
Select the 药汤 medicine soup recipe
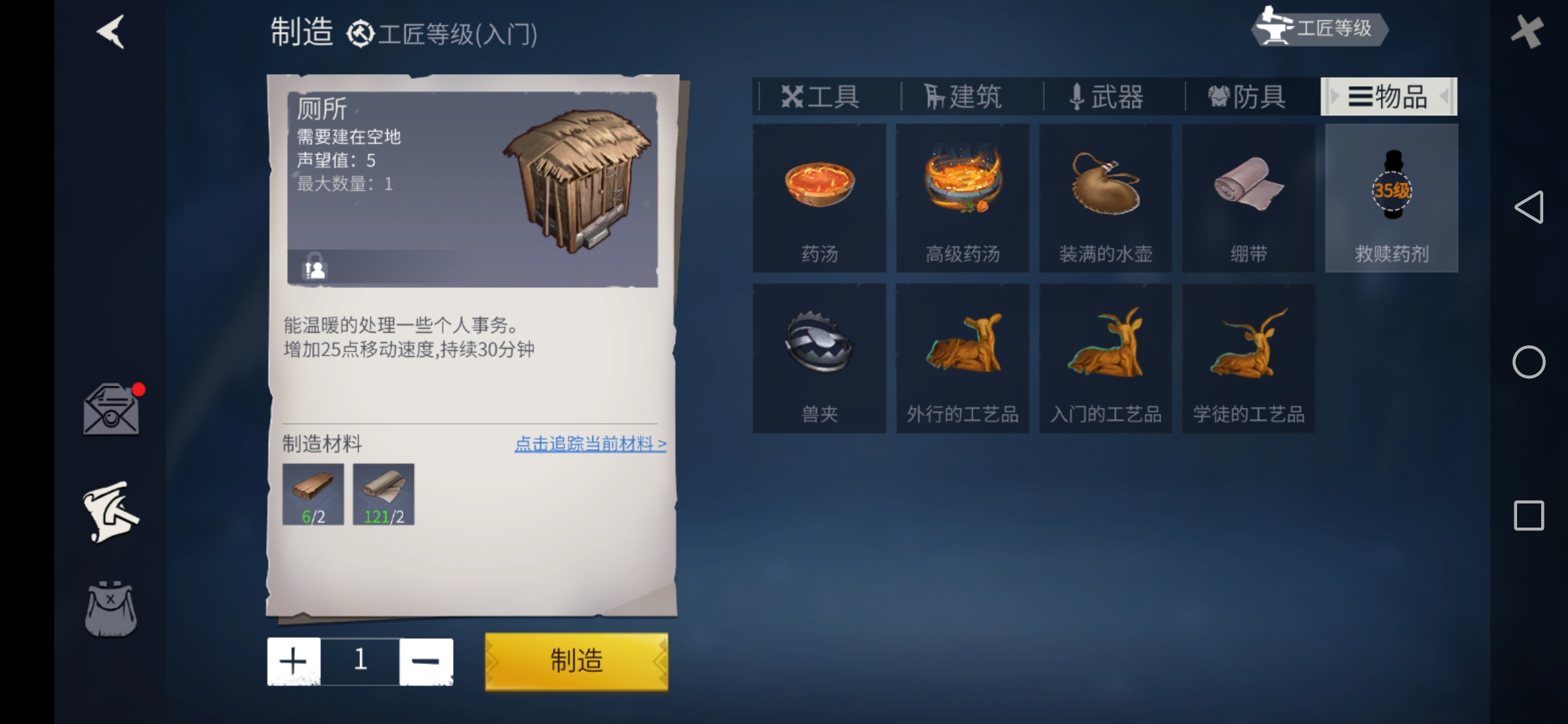[x=819, y=198]
